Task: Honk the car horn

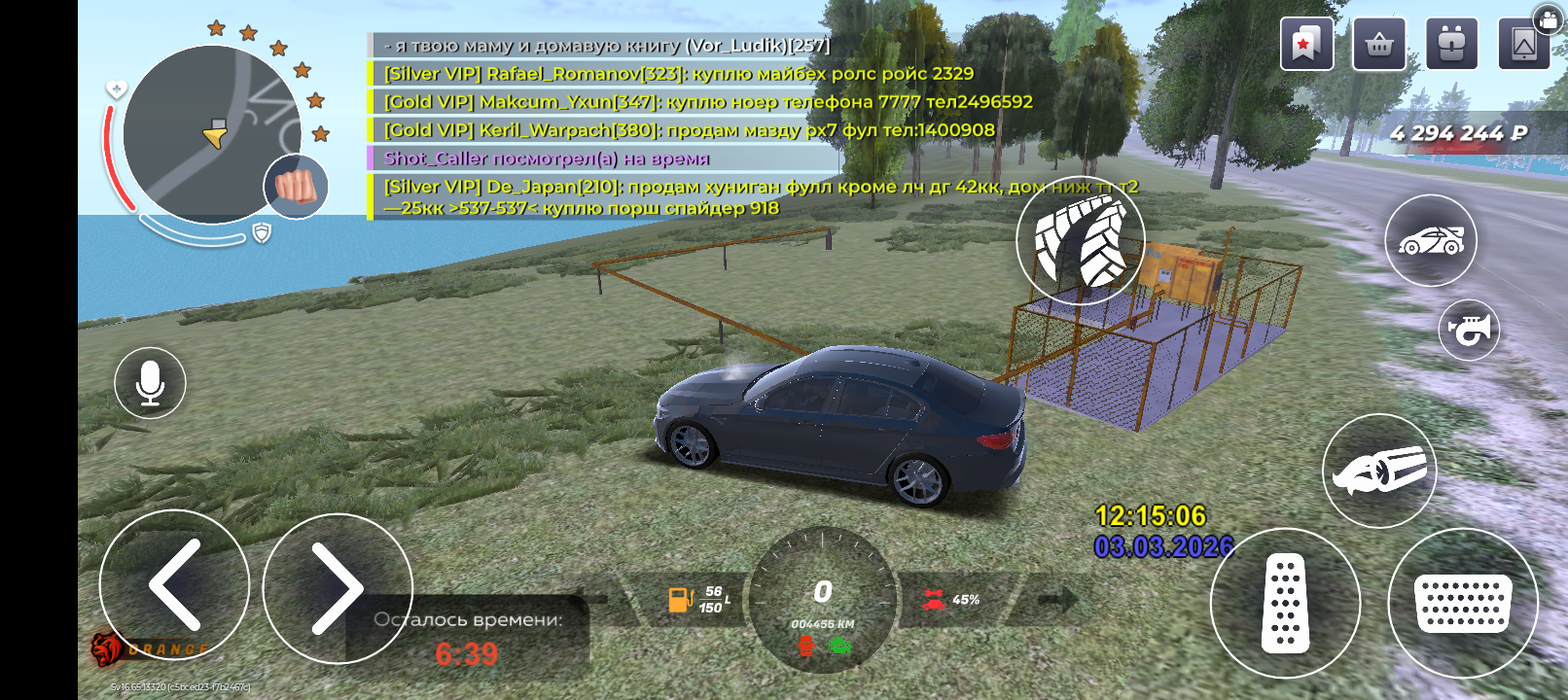Action: [x=1469, y=331]
